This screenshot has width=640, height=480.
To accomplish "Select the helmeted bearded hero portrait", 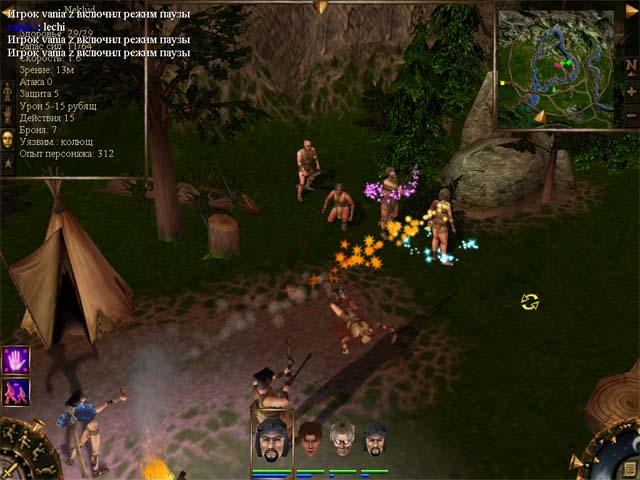I will 271,439.
